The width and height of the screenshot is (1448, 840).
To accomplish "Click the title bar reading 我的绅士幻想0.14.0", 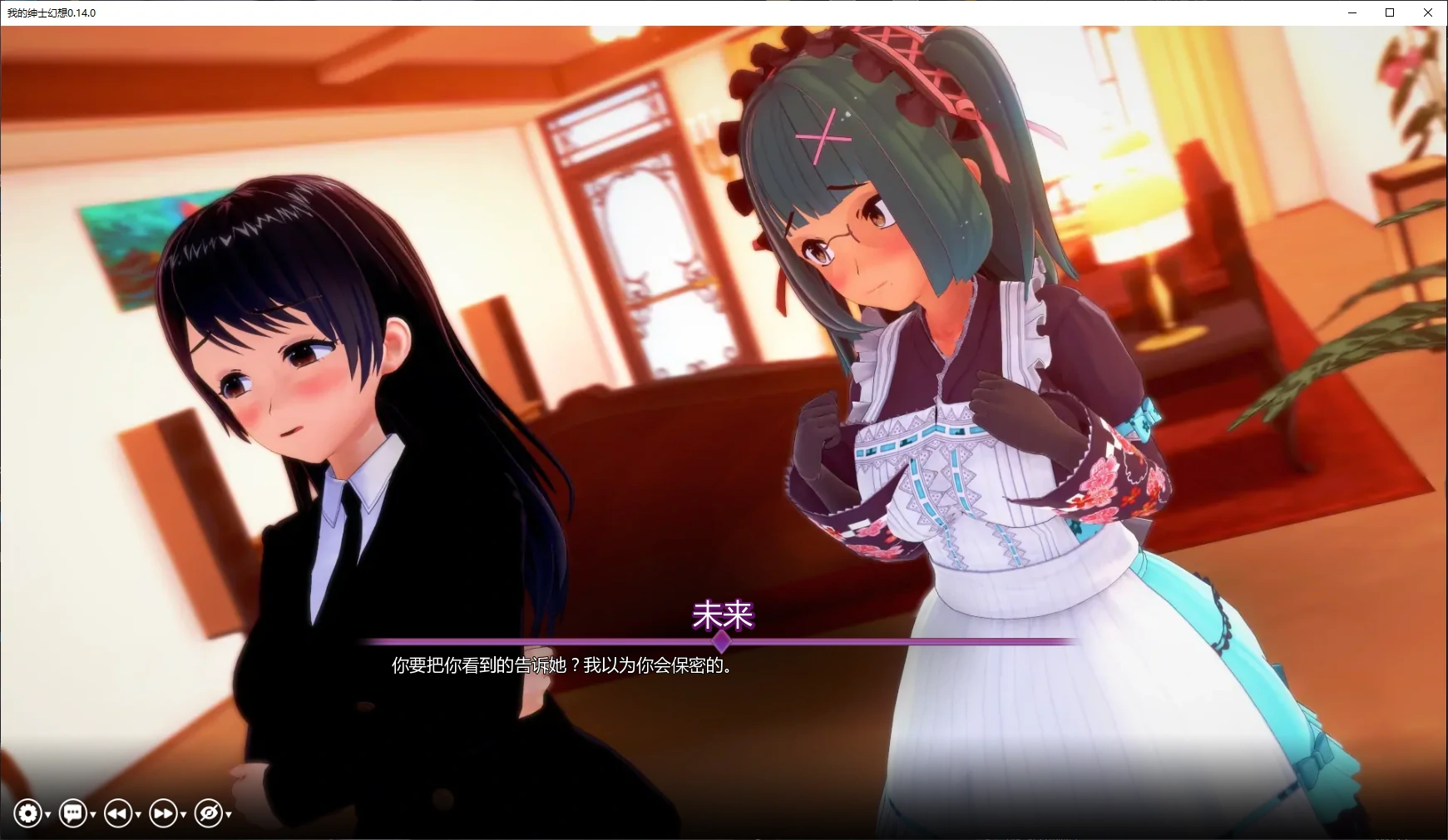I will coord(50,12).
